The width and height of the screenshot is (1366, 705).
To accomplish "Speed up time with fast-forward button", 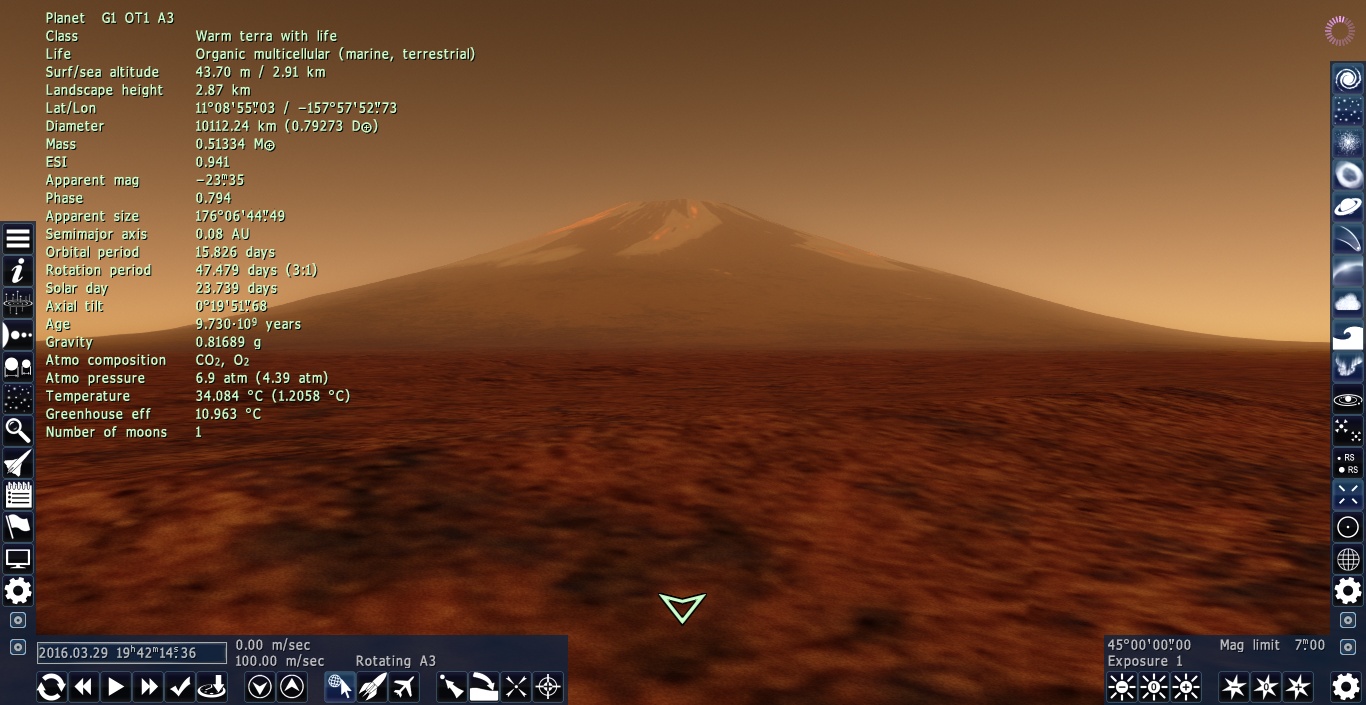I will pos(148,687).
